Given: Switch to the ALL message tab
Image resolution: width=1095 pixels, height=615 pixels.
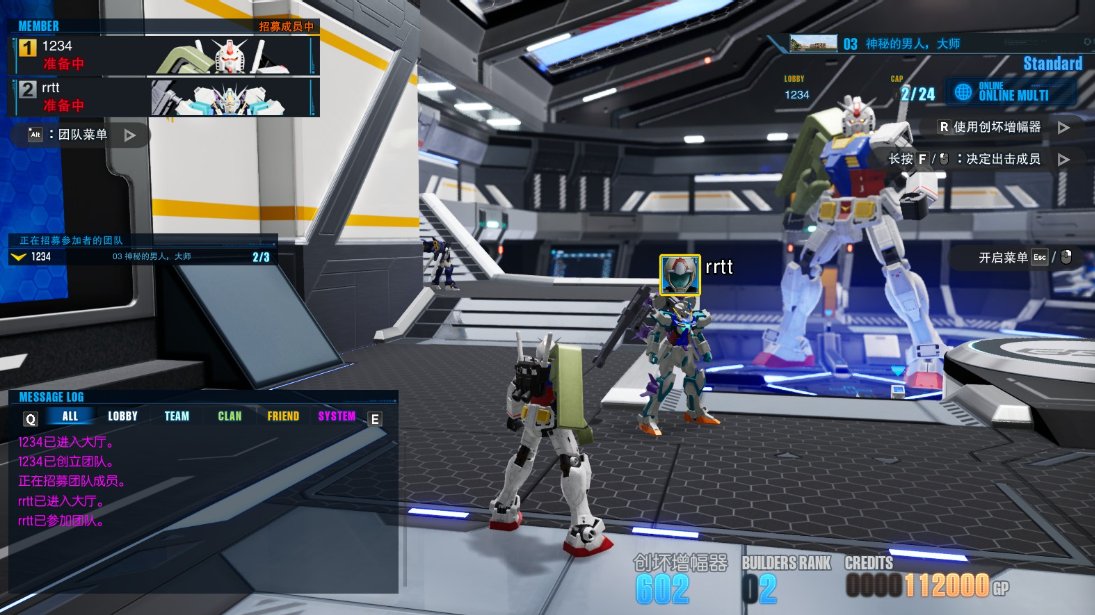Looking at the screenshot, I should tap(70, 417).
